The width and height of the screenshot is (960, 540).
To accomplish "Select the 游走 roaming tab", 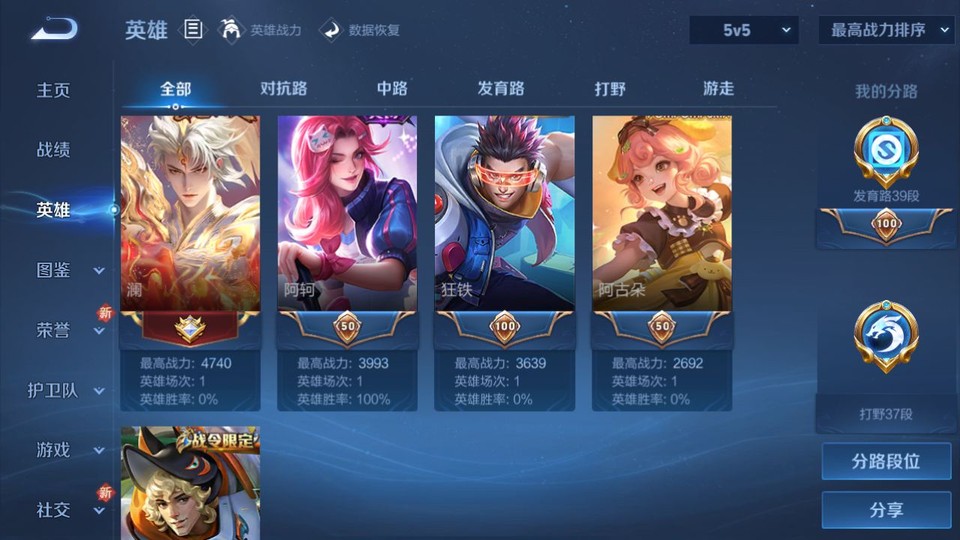I will (718, 88).
